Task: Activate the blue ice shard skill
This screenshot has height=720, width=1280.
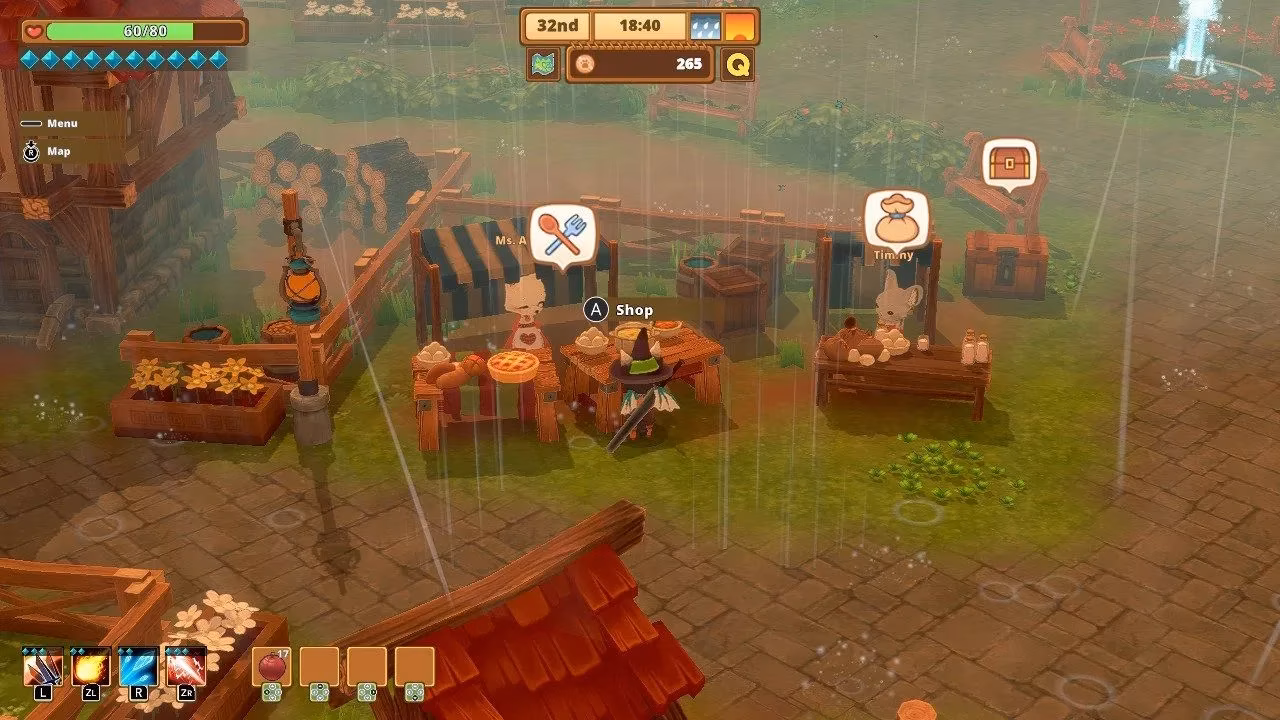Action: 139,667
